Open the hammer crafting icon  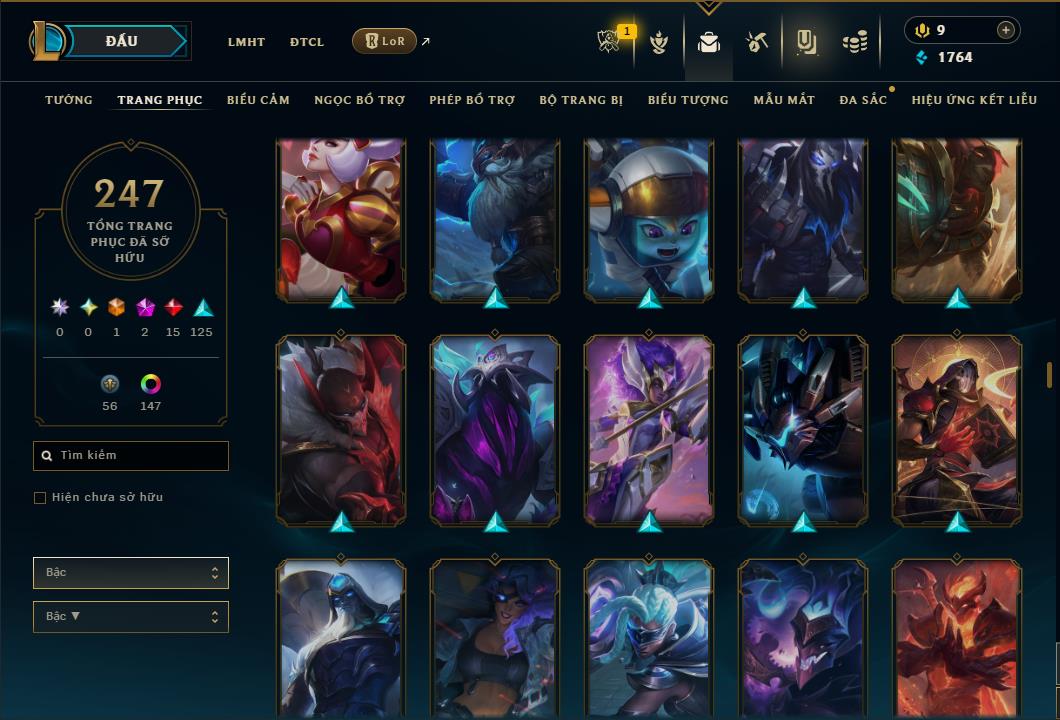click(x=756, y=42)
